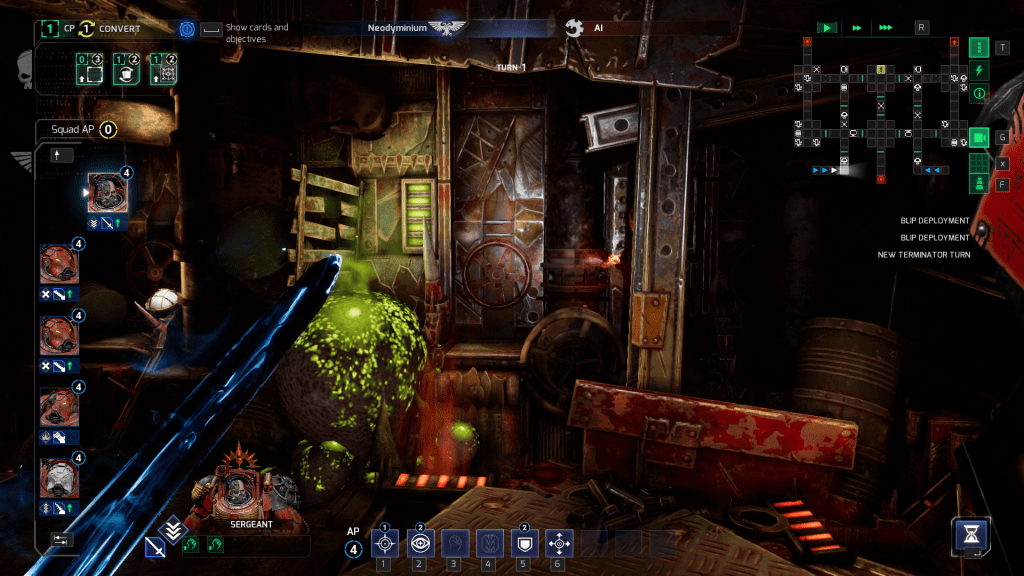Select the top selected Terminator portrait

(104, 192)
